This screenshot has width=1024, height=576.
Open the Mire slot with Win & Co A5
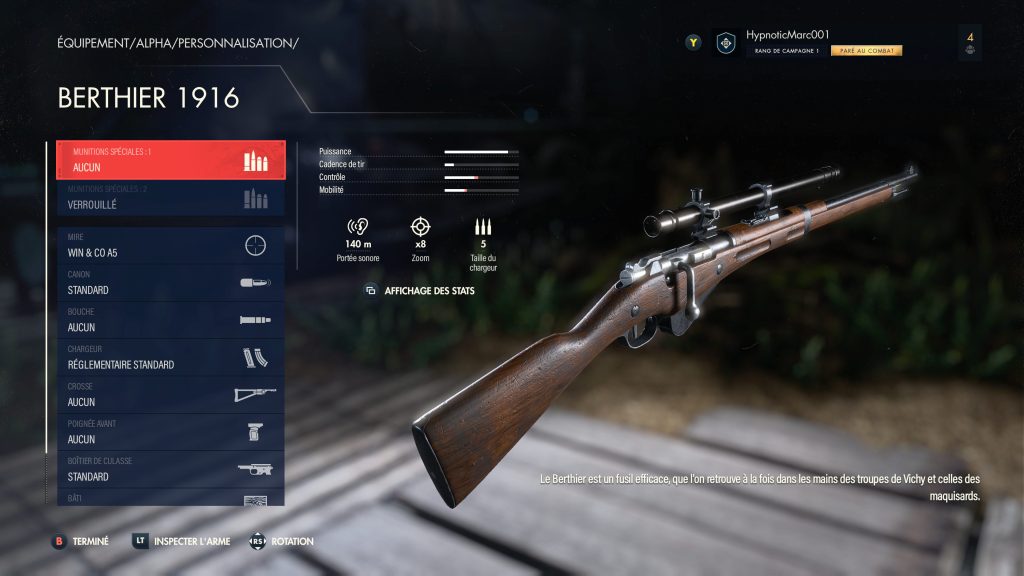click(170, 246)
